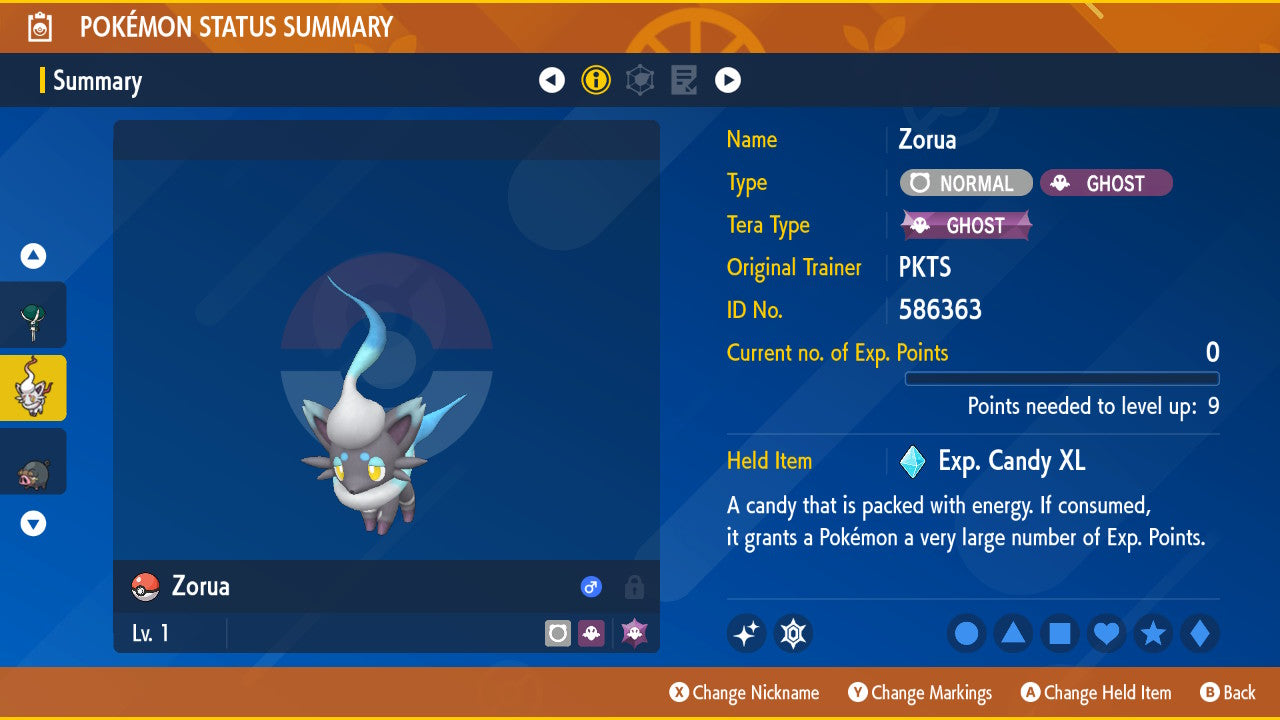Open the stats hexagon view
Screen dimensions: 1280x720
(639, 79)
